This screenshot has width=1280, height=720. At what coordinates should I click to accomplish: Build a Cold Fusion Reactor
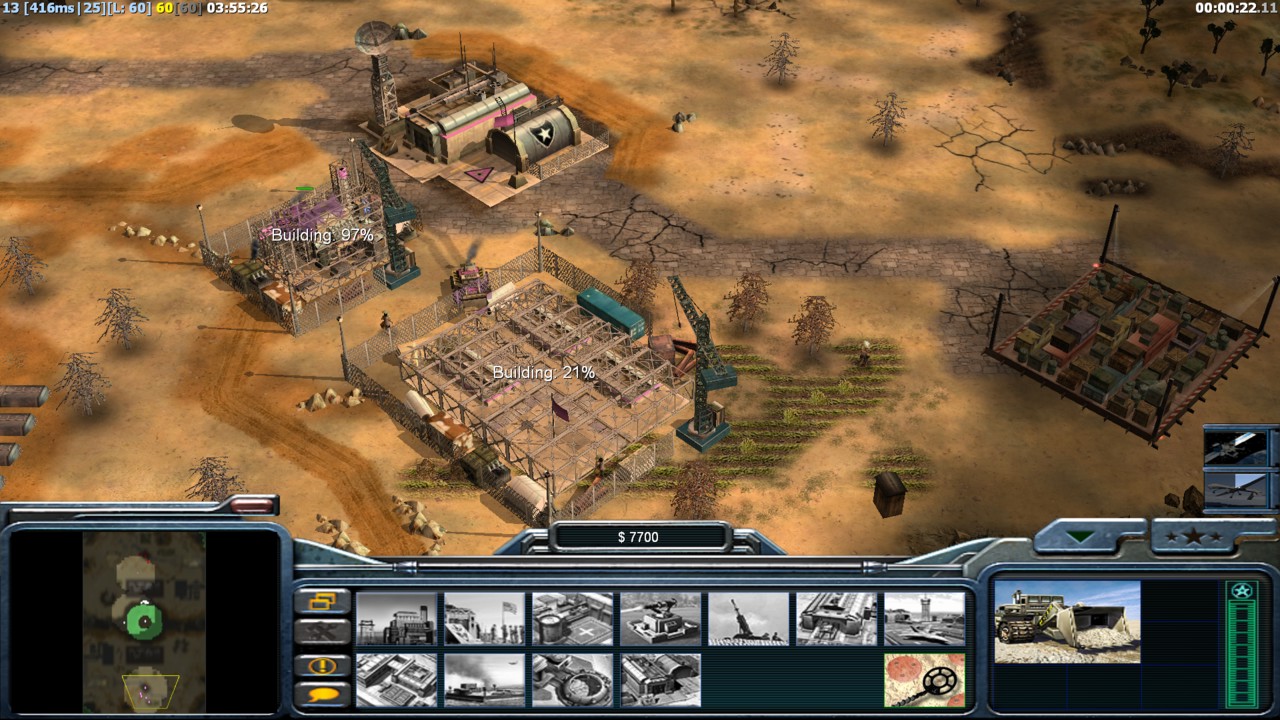tap(396, 618)
